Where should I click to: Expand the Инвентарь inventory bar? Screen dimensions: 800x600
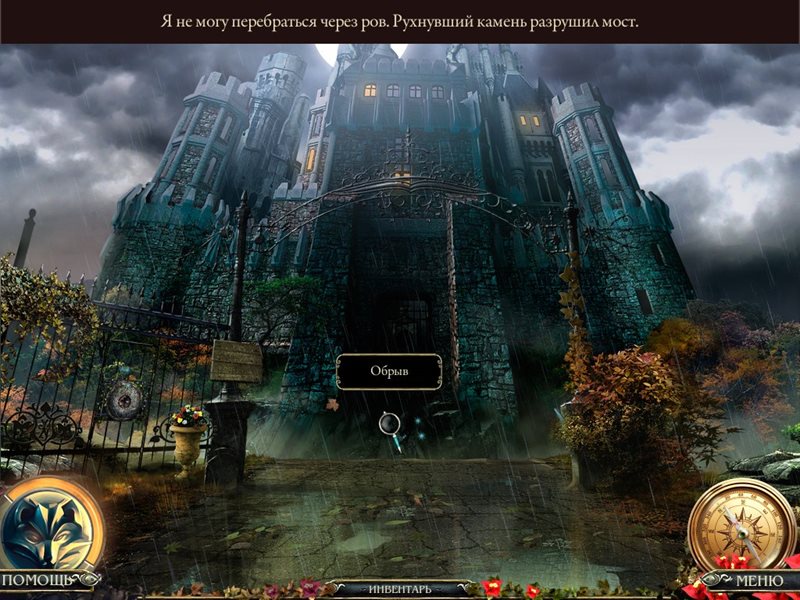[400, 589]
